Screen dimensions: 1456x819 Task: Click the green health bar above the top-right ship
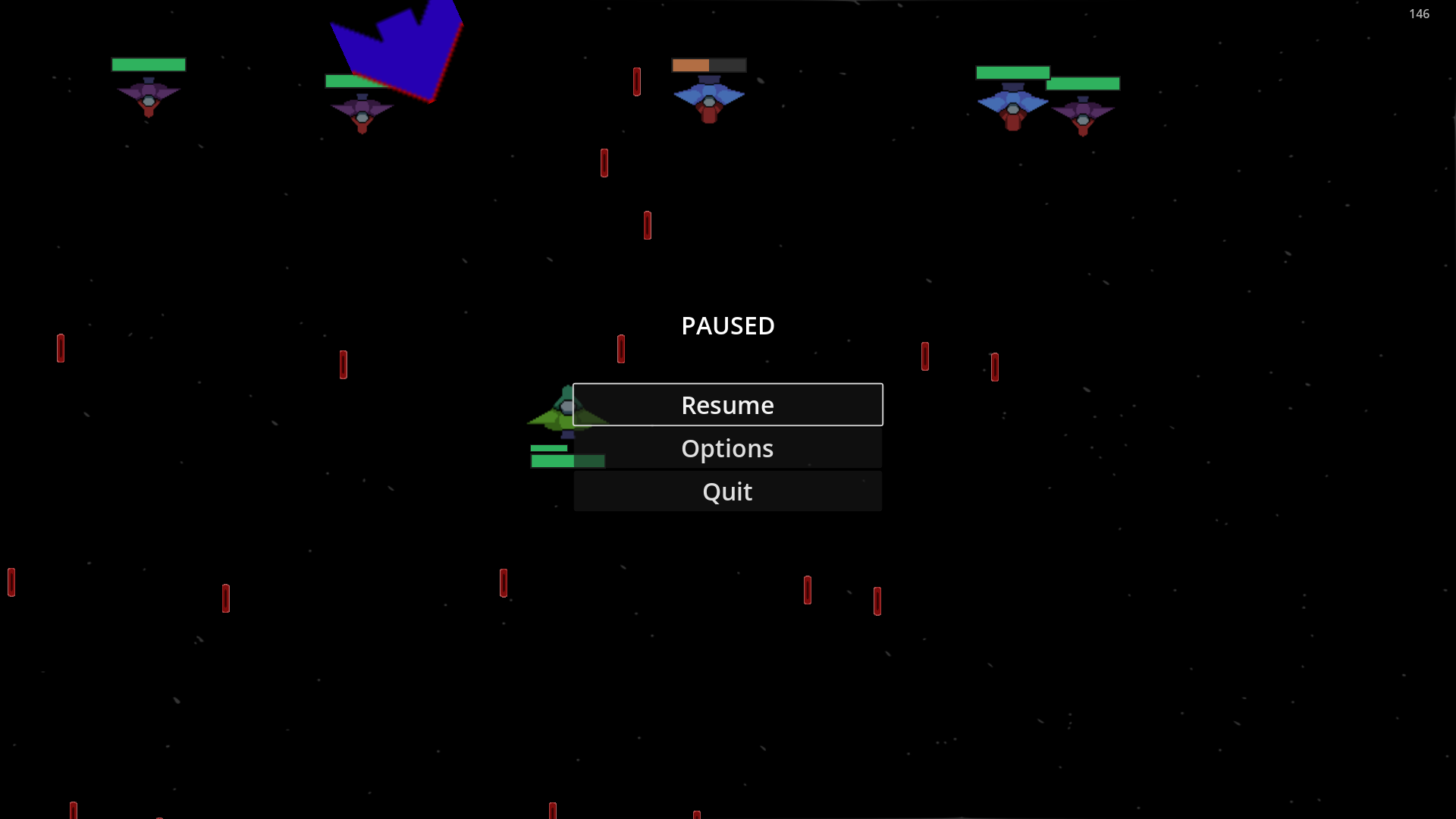click(x=1014, y=71)
